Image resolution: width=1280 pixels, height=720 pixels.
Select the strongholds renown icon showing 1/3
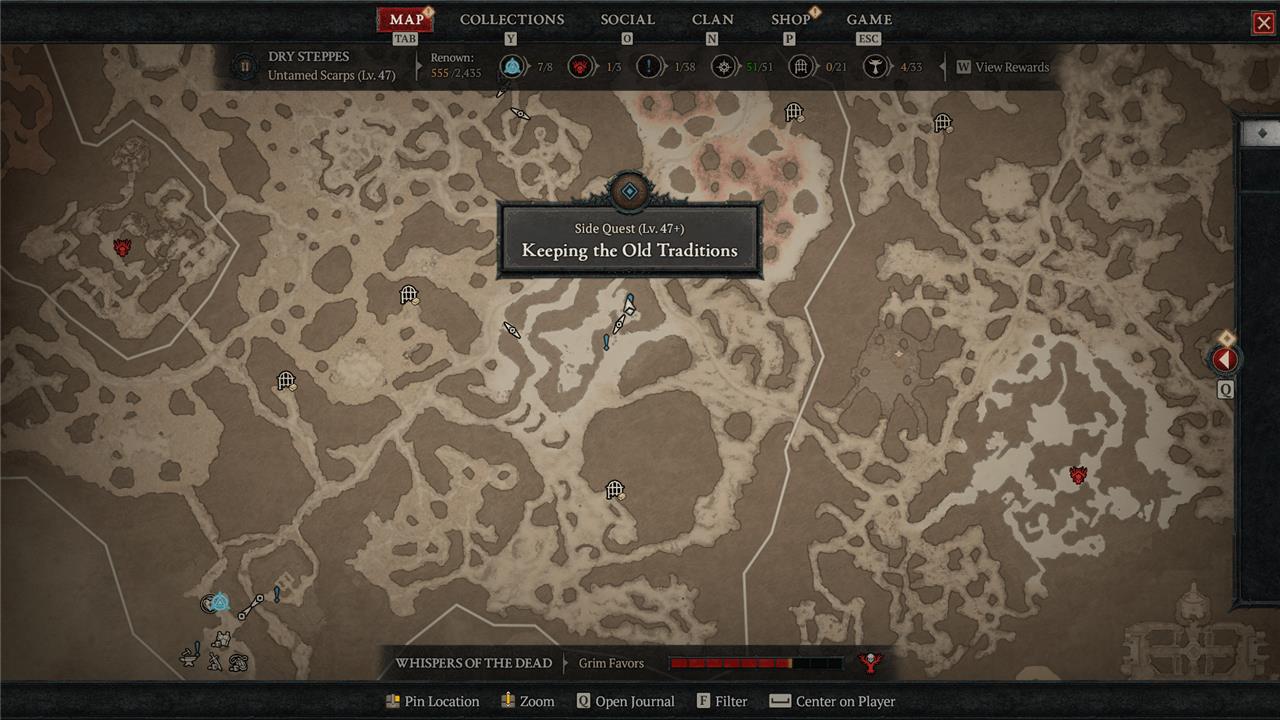pos(579,67)
